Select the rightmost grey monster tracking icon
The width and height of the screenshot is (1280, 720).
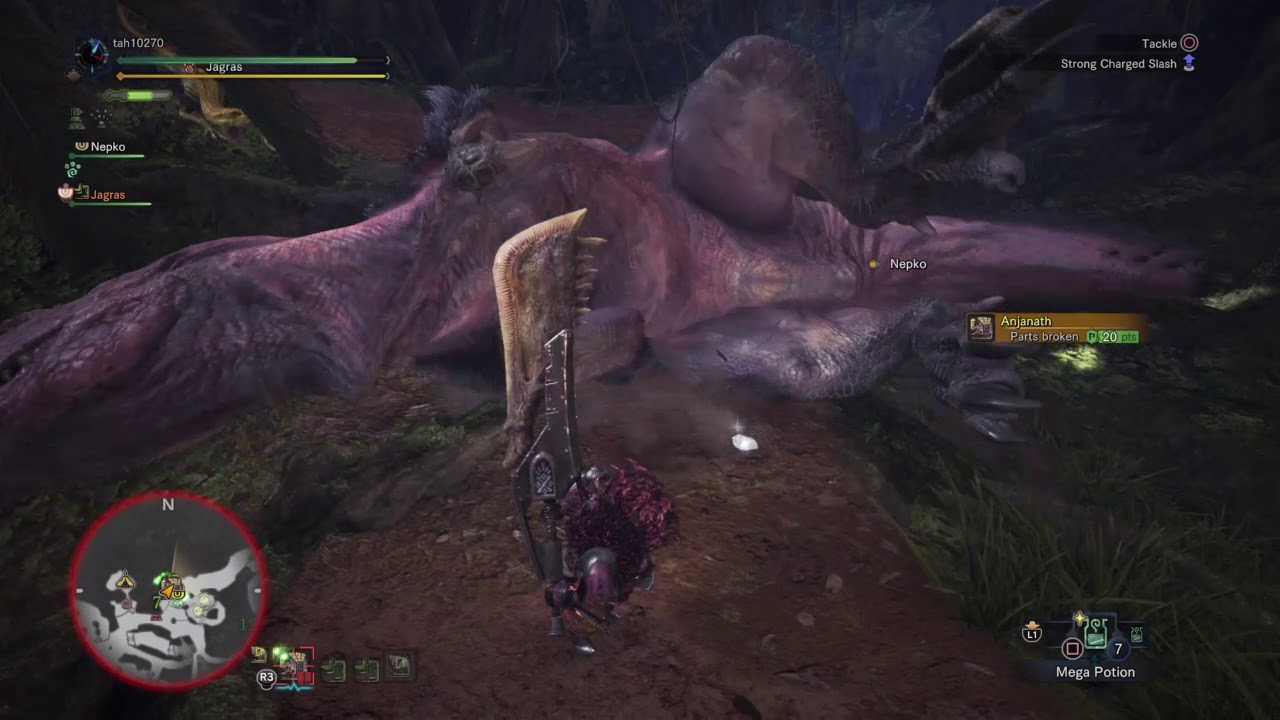(x=399, y=665)
